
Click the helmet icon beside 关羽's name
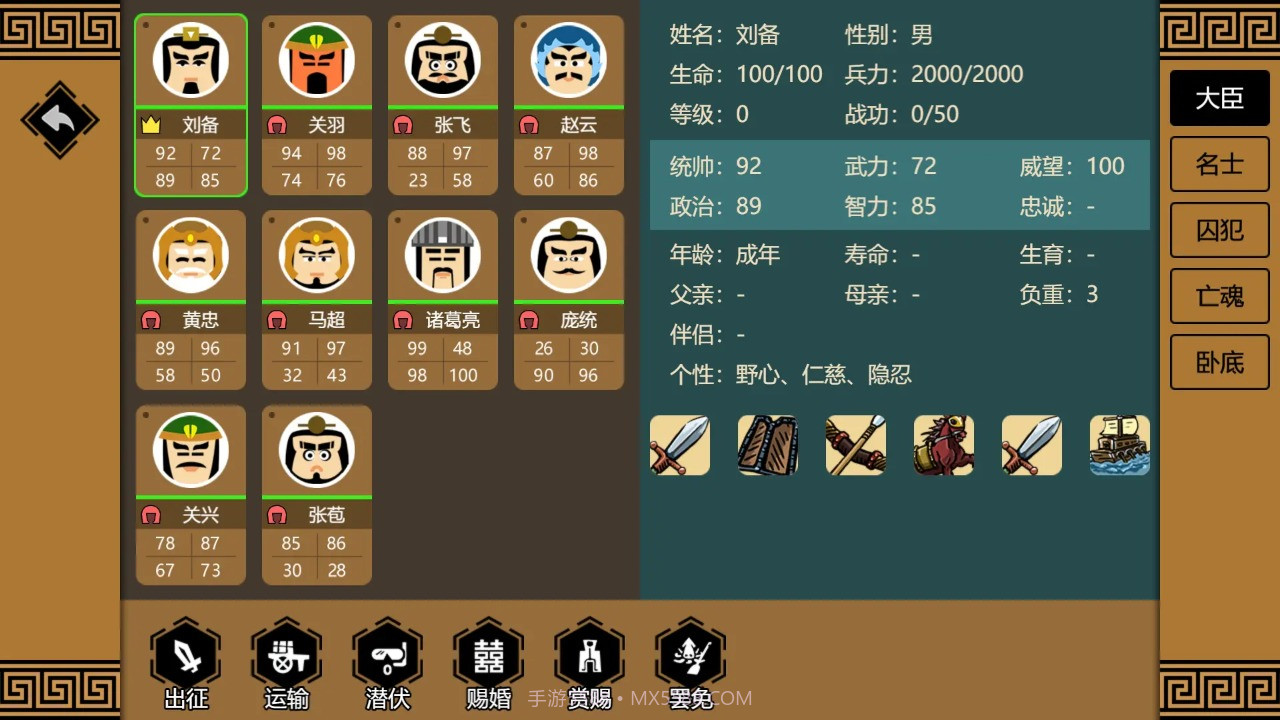coord(277,124)
